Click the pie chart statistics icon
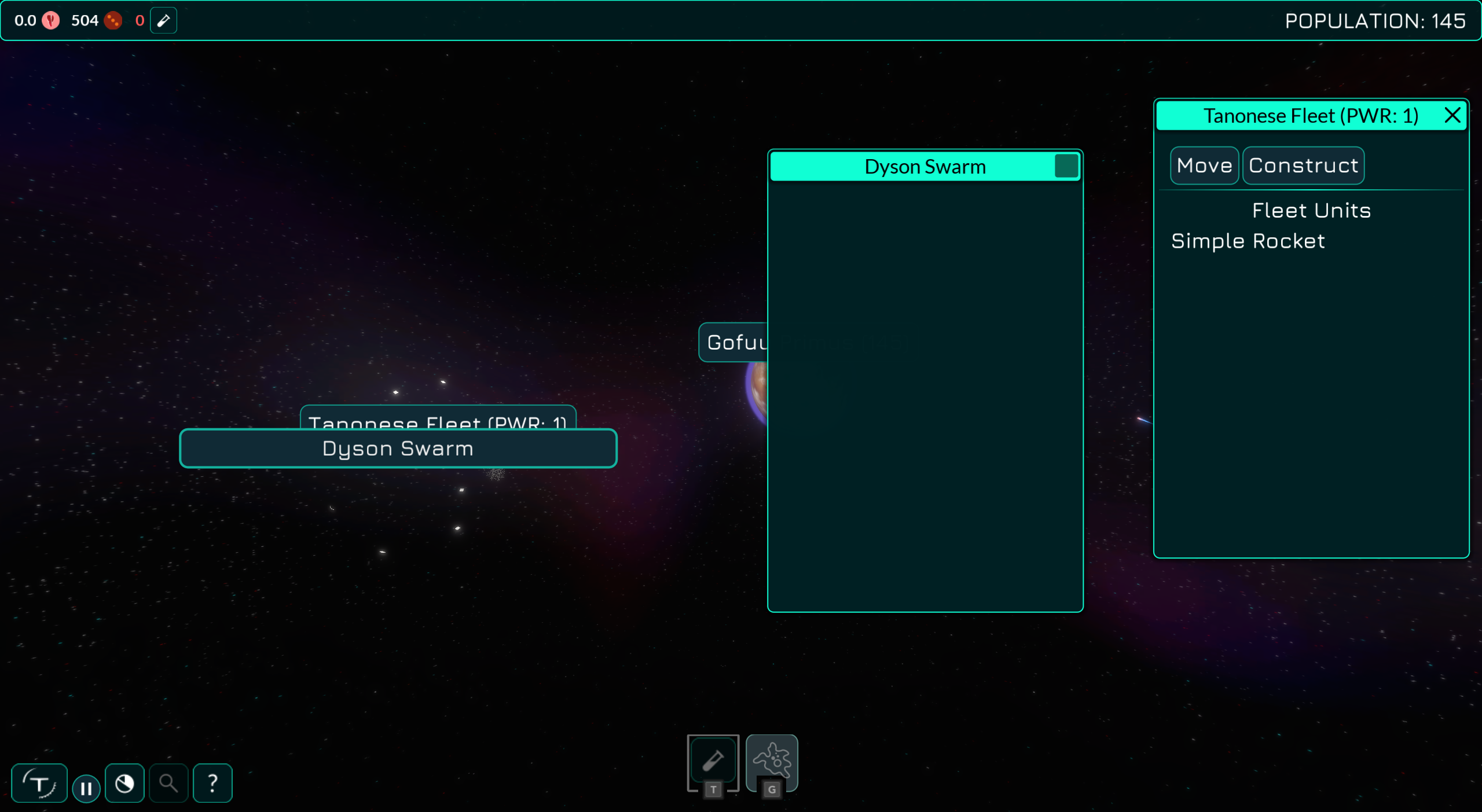 [124, 783]
